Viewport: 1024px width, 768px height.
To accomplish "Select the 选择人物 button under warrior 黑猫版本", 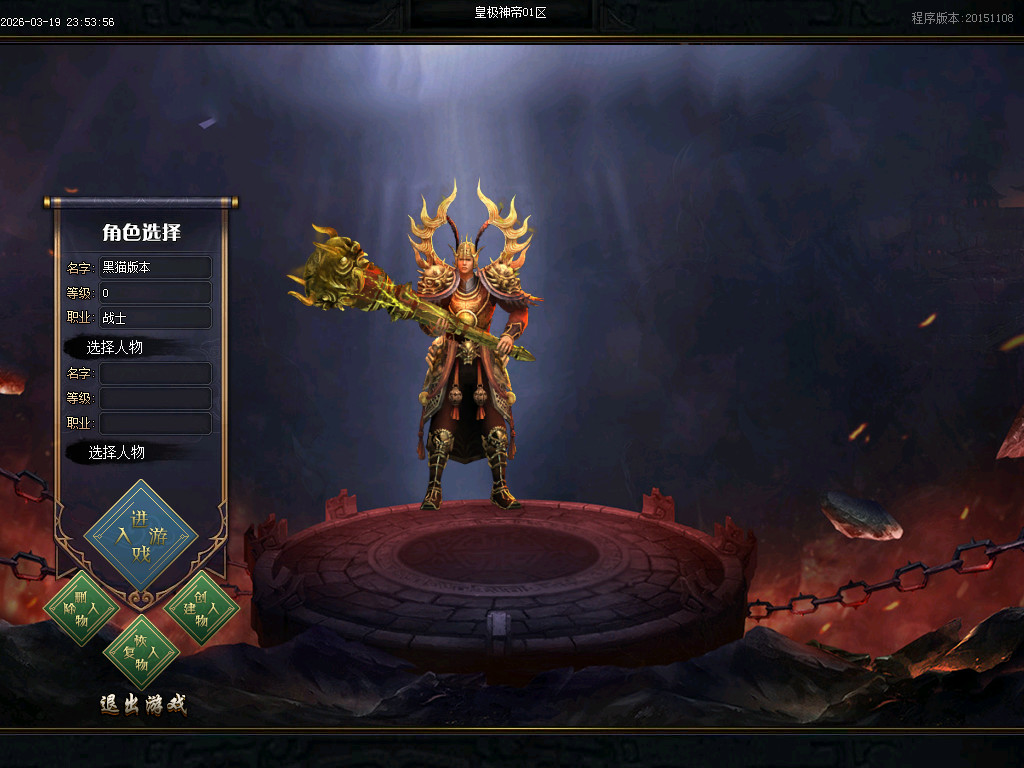I will 115,347.
